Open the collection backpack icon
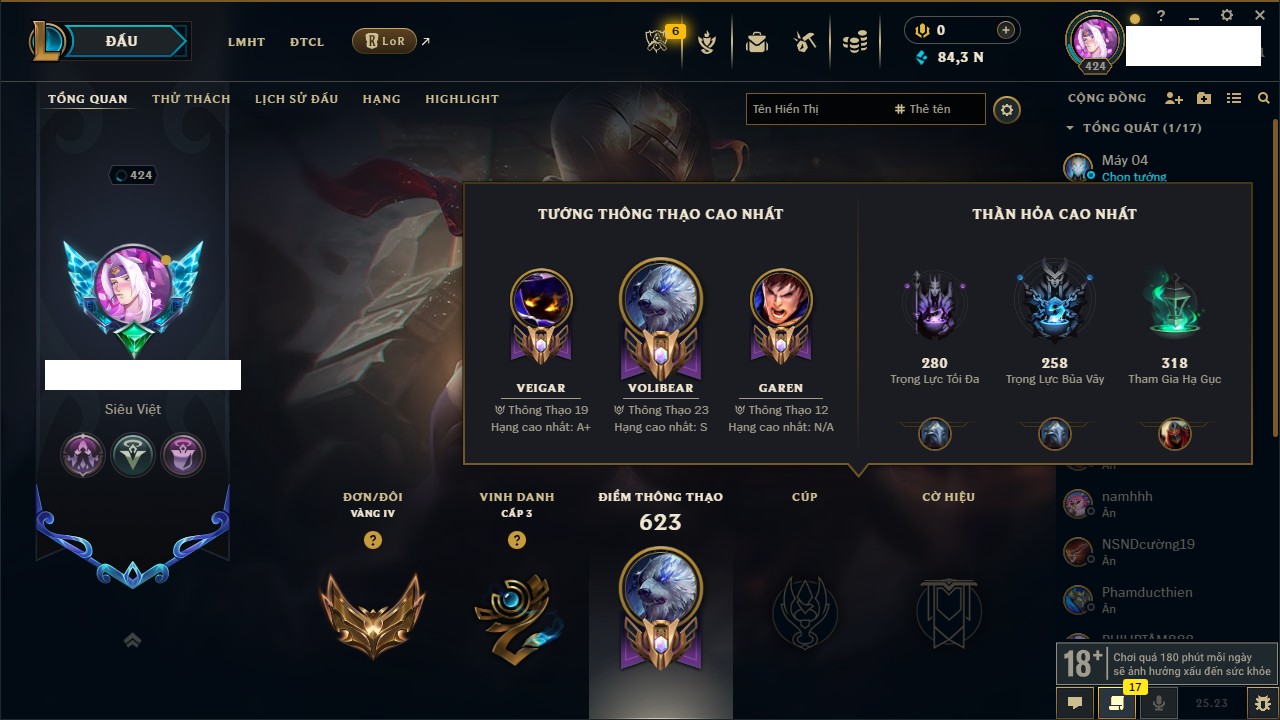1280x720 pixels. coord(757,42)
